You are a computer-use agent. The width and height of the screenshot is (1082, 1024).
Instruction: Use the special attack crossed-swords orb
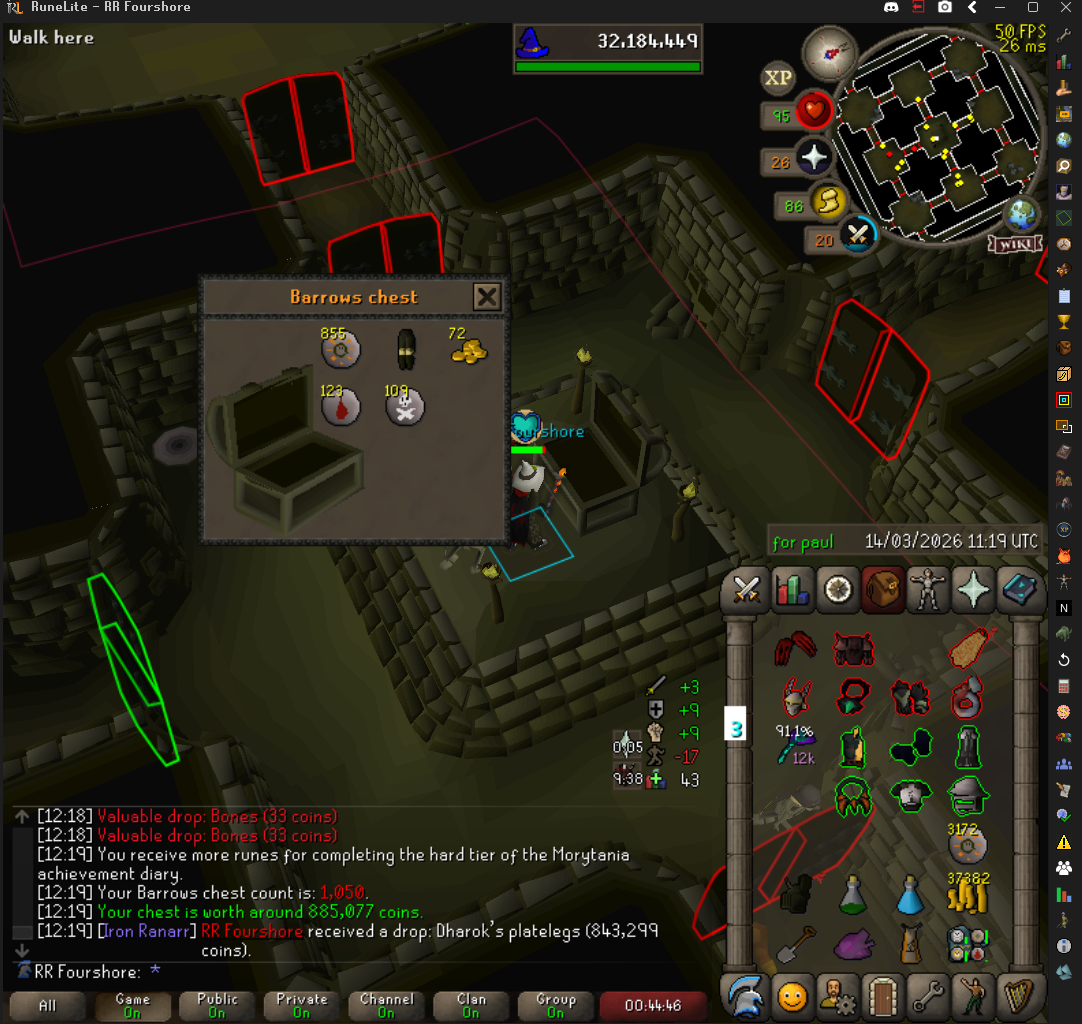click(857, 235)
